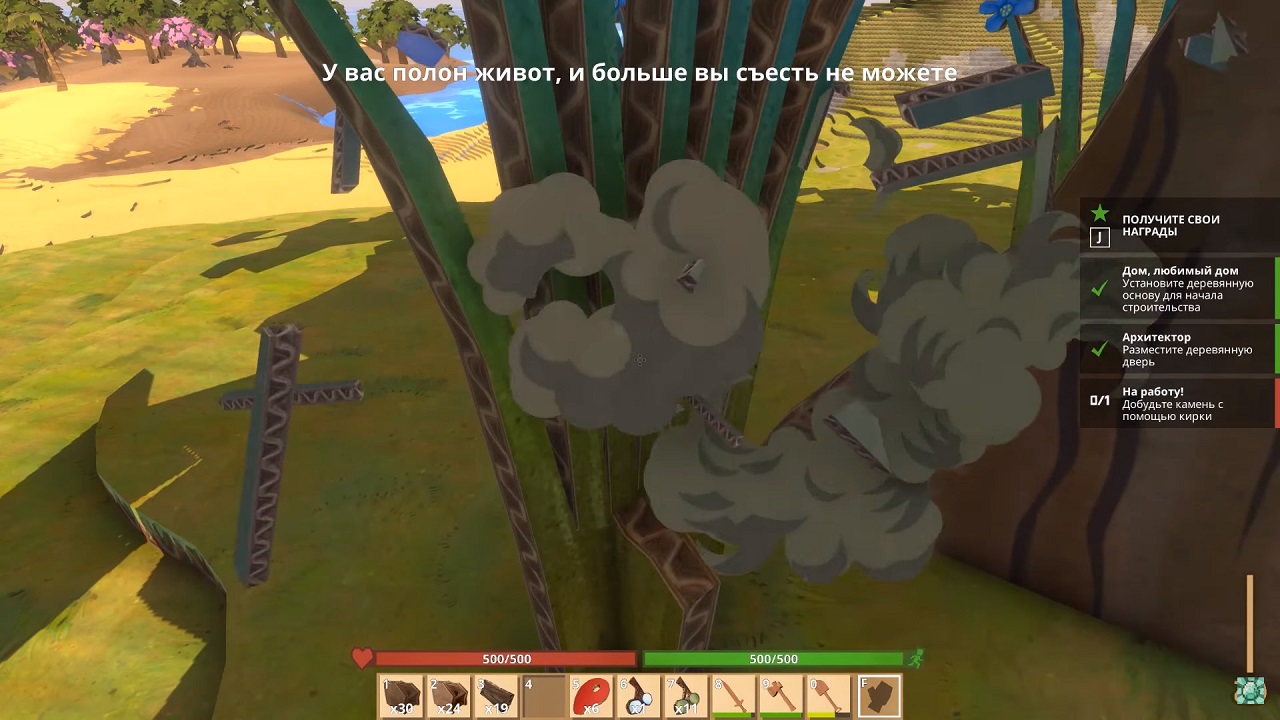Select the F glove hand slot
The width and height of the screenshot is (1280, 720).
pyautogui.click(x=879, y=696)
